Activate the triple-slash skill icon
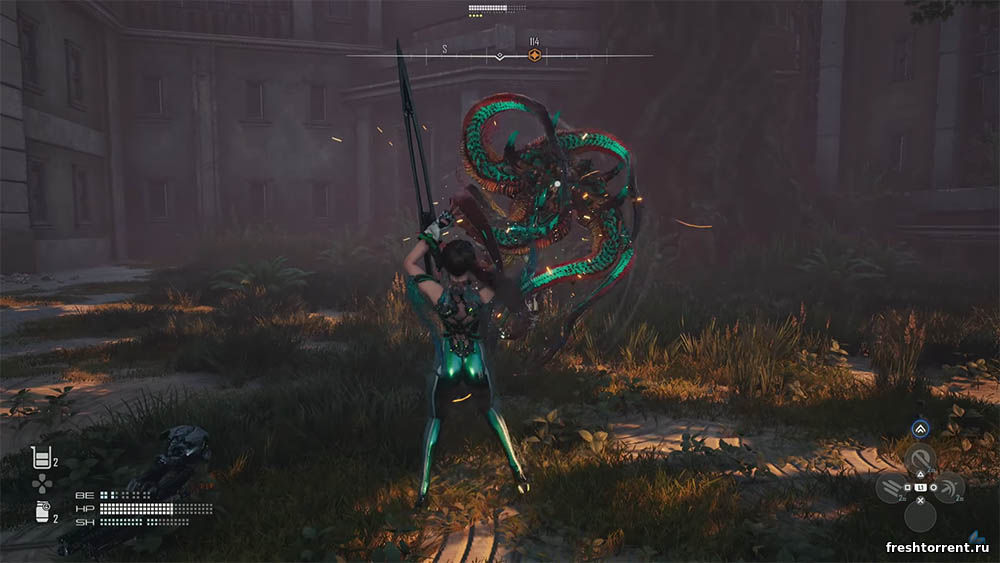Viewport: 1000px width, 563px height. pyautogui.click(x=891, y=487)
